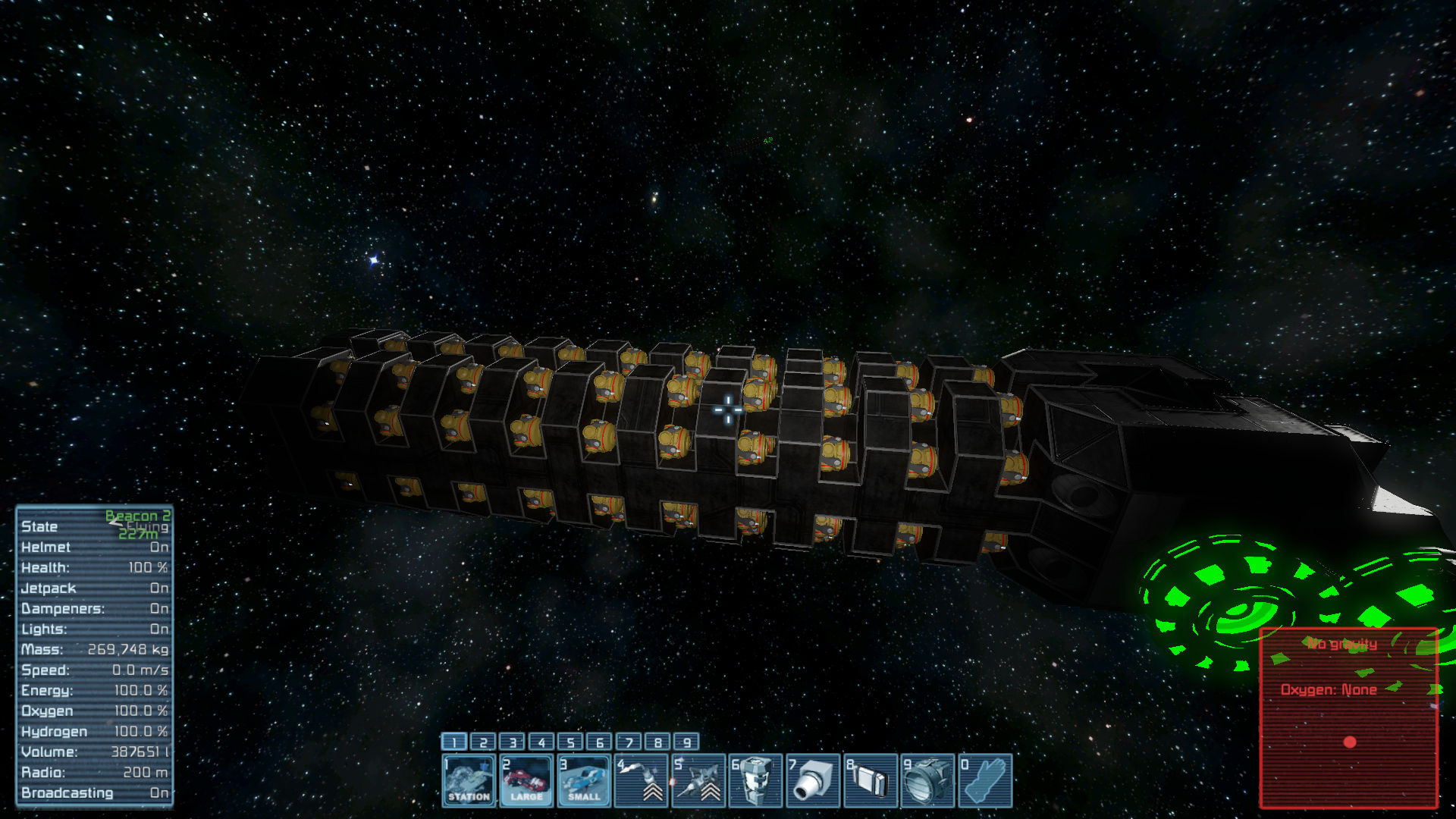The width and height of the screenshot is (1456, 819).
Task: Switch to toolbar page 4
Action: [x=541, y=742]
